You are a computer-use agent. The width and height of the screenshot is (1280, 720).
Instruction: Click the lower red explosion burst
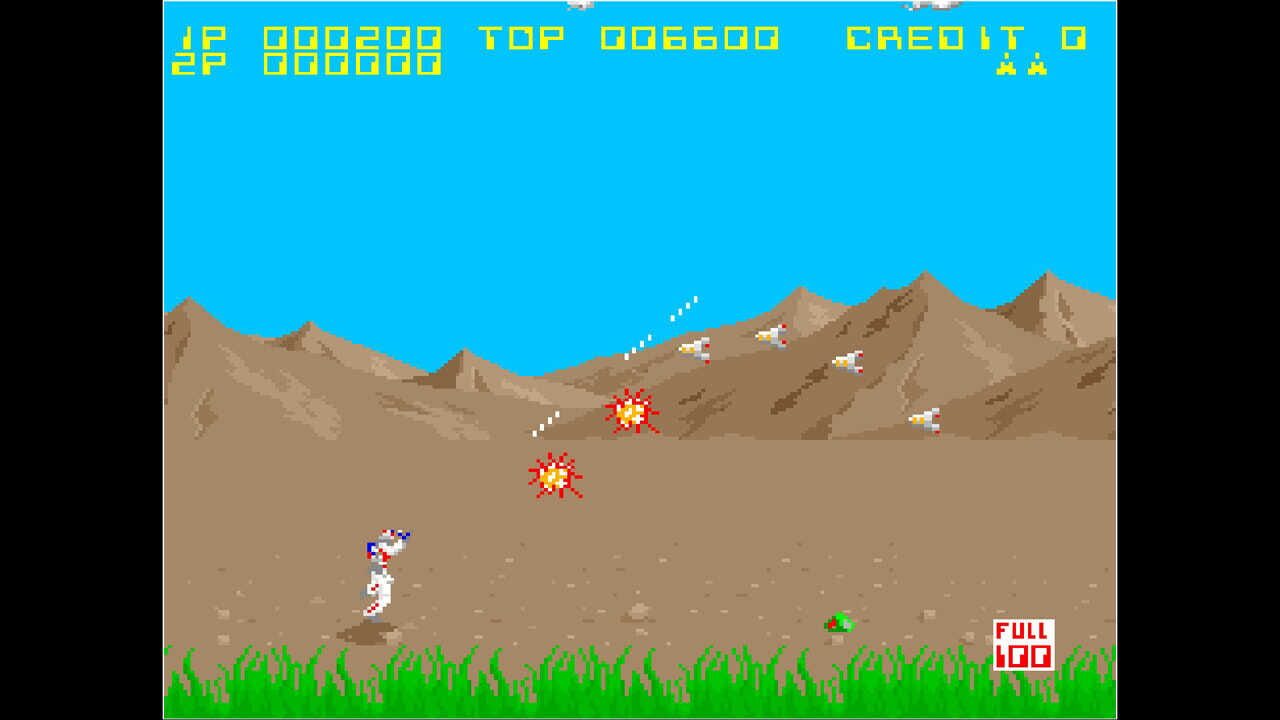pos(552,476)
